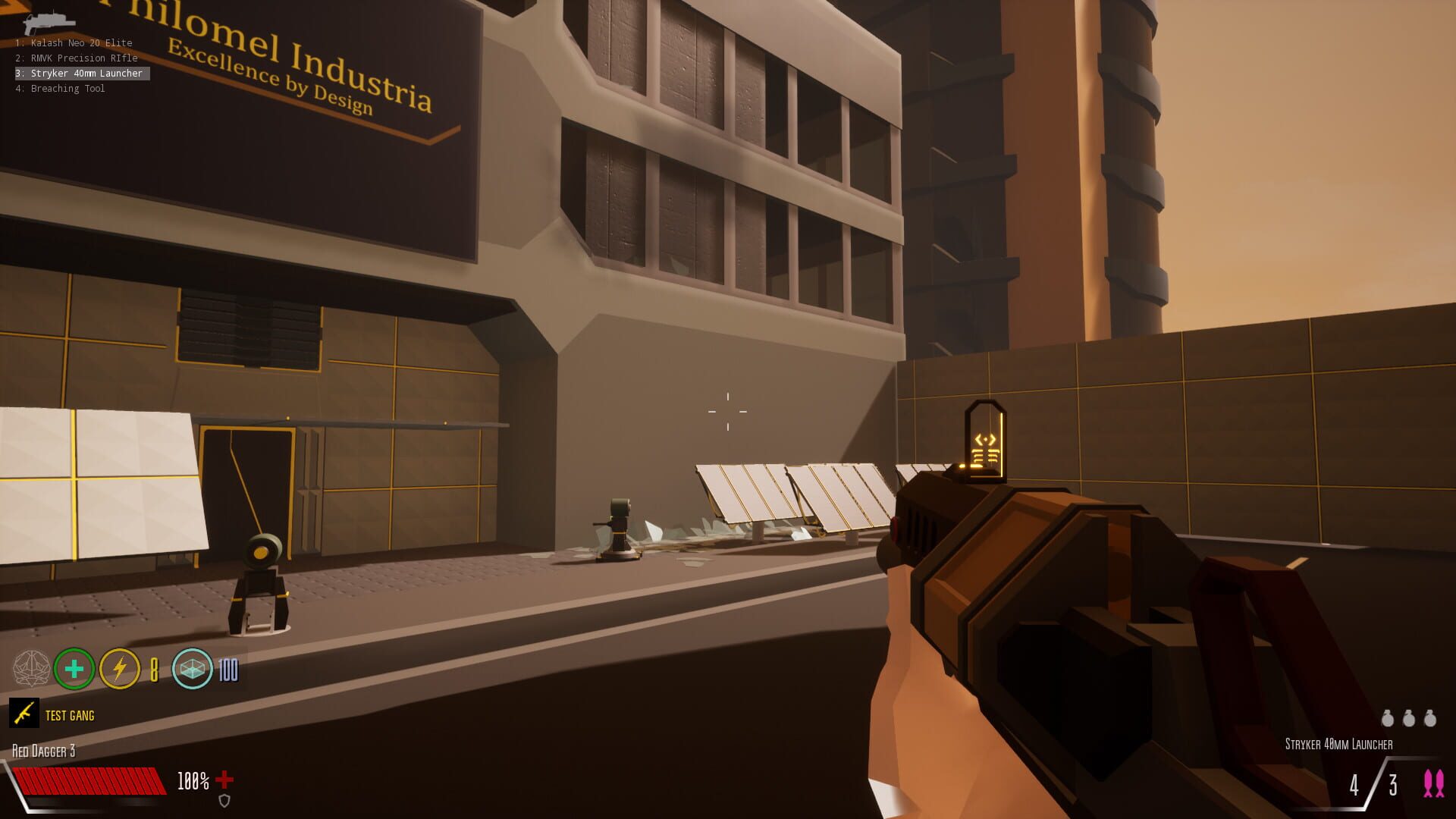Image resolution: width=1456 pixels, height=819 pixels.
Task: Click the green circled plus health icon
Action: (x=74, y=669)
